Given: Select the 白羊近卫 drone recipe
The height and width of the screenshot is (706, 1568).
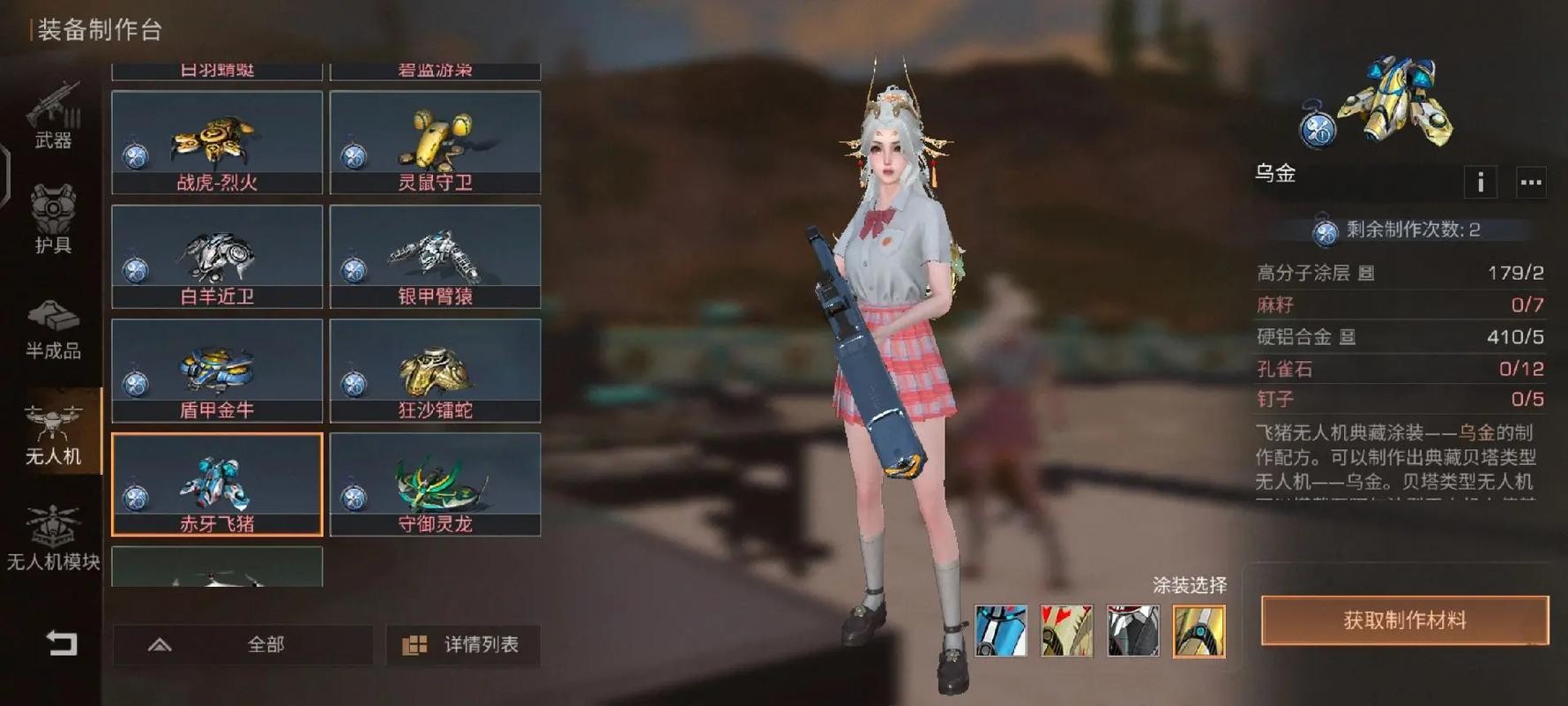Looking at the screenshot, I should coord(217,256).
